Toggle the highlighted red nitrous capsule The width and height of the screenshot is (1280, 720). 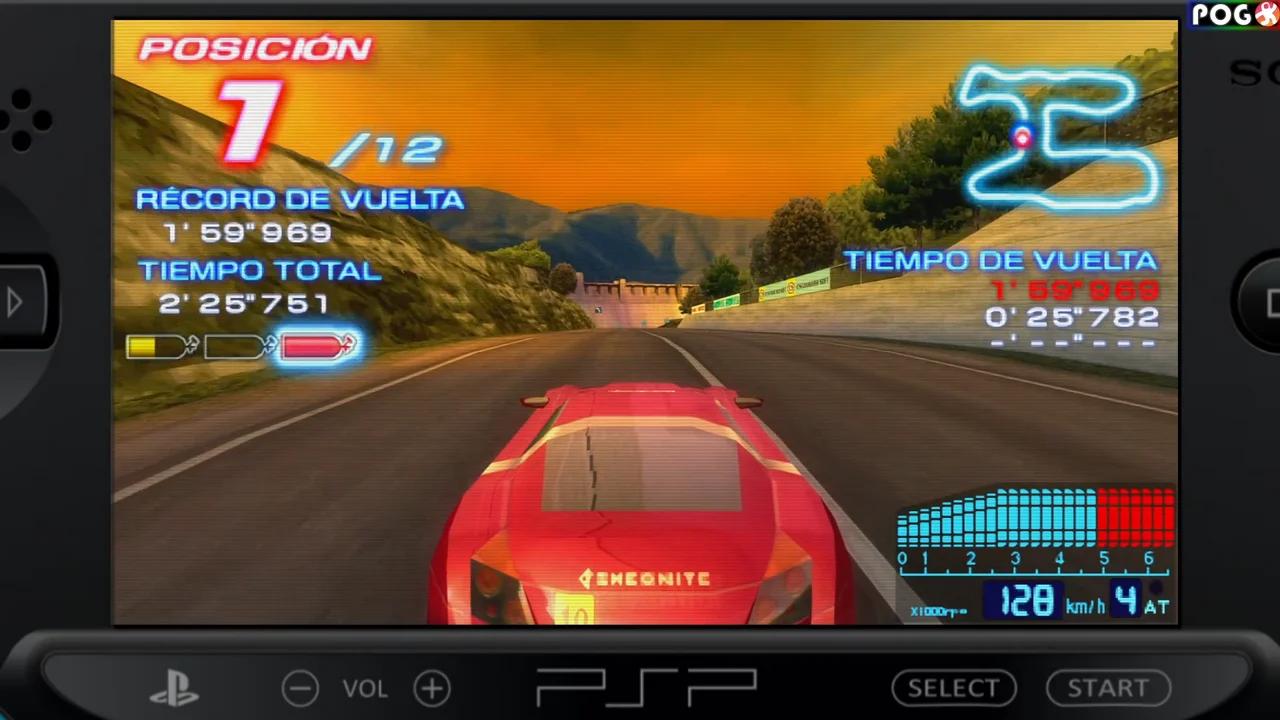[x=316, y=346]
